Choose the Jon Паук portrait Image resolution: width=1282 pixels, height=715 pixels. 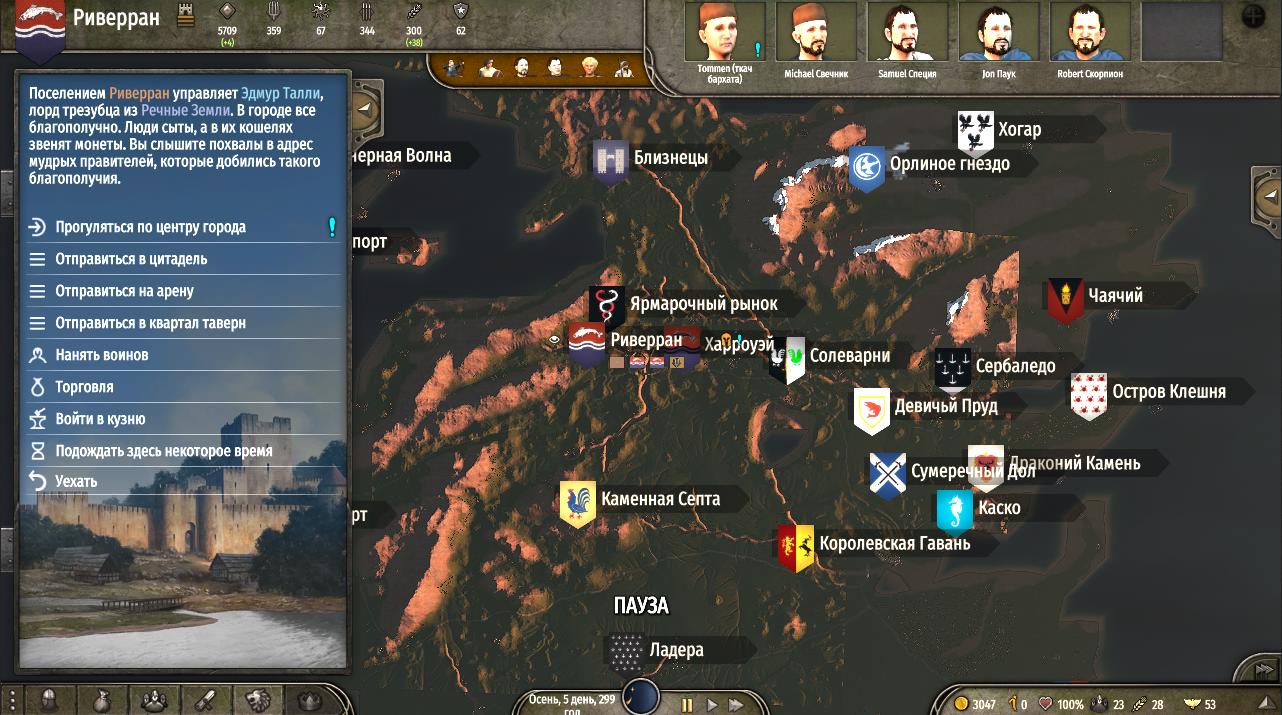998,33
